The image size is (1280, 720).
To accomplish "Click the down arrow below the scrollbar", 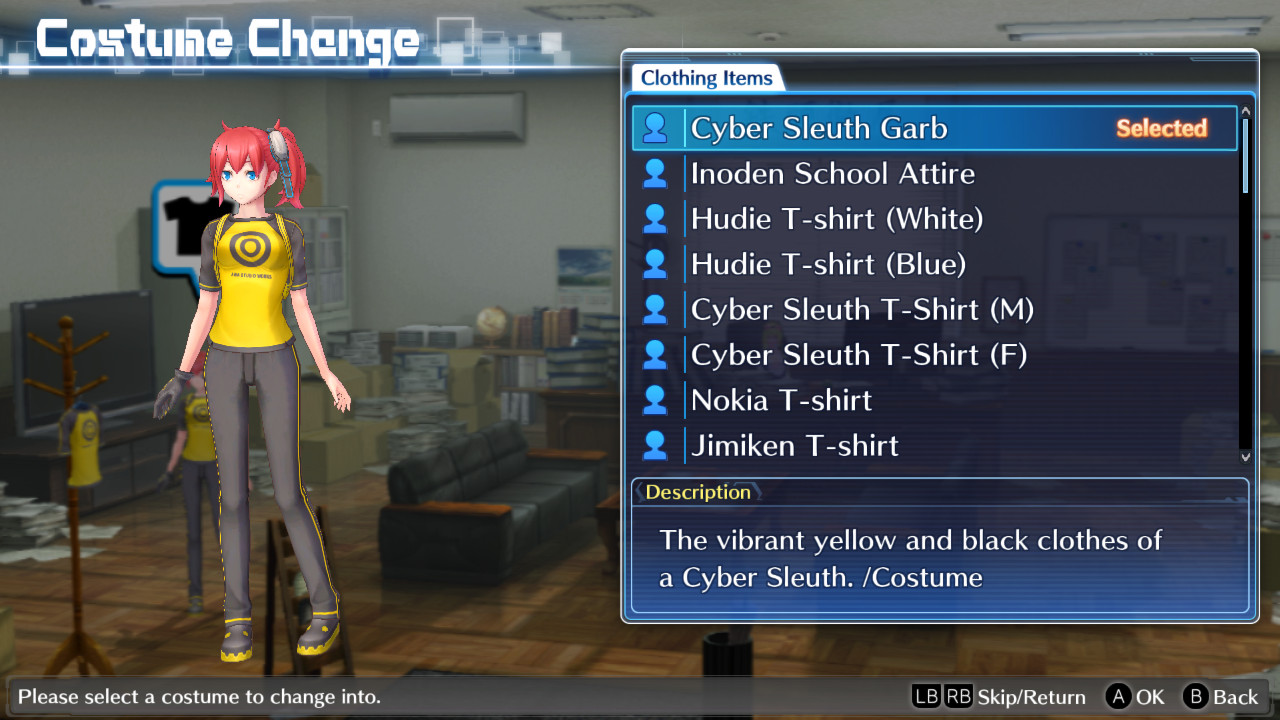I will (1243, 457).
